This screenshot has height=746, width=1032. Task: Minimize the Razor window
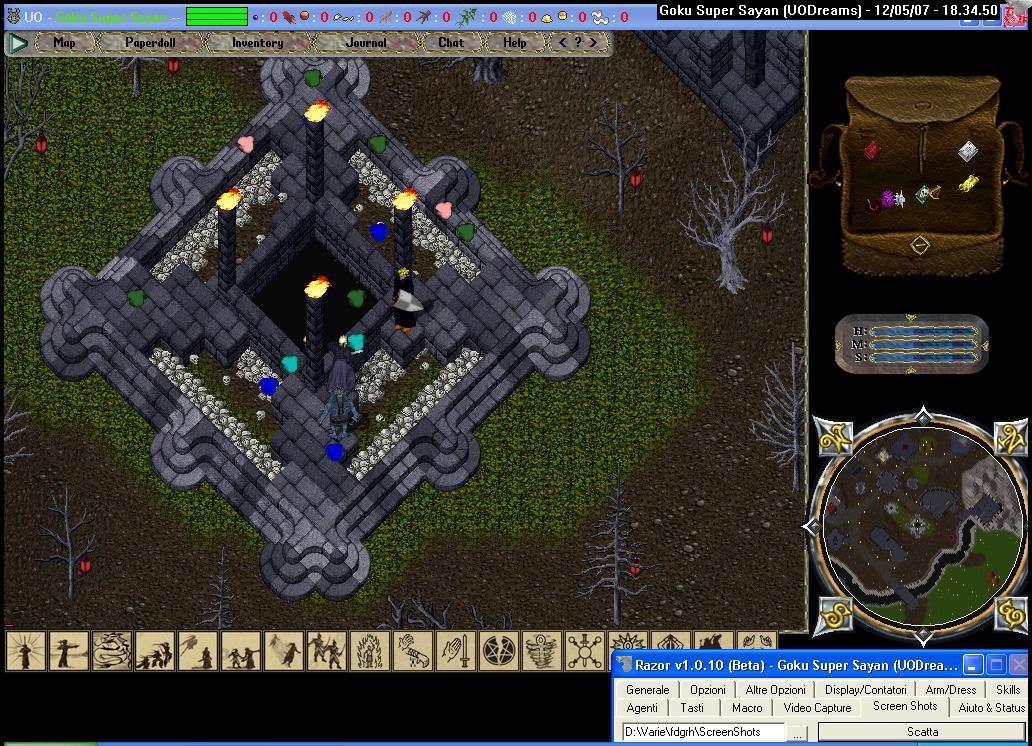click(974, 665)
